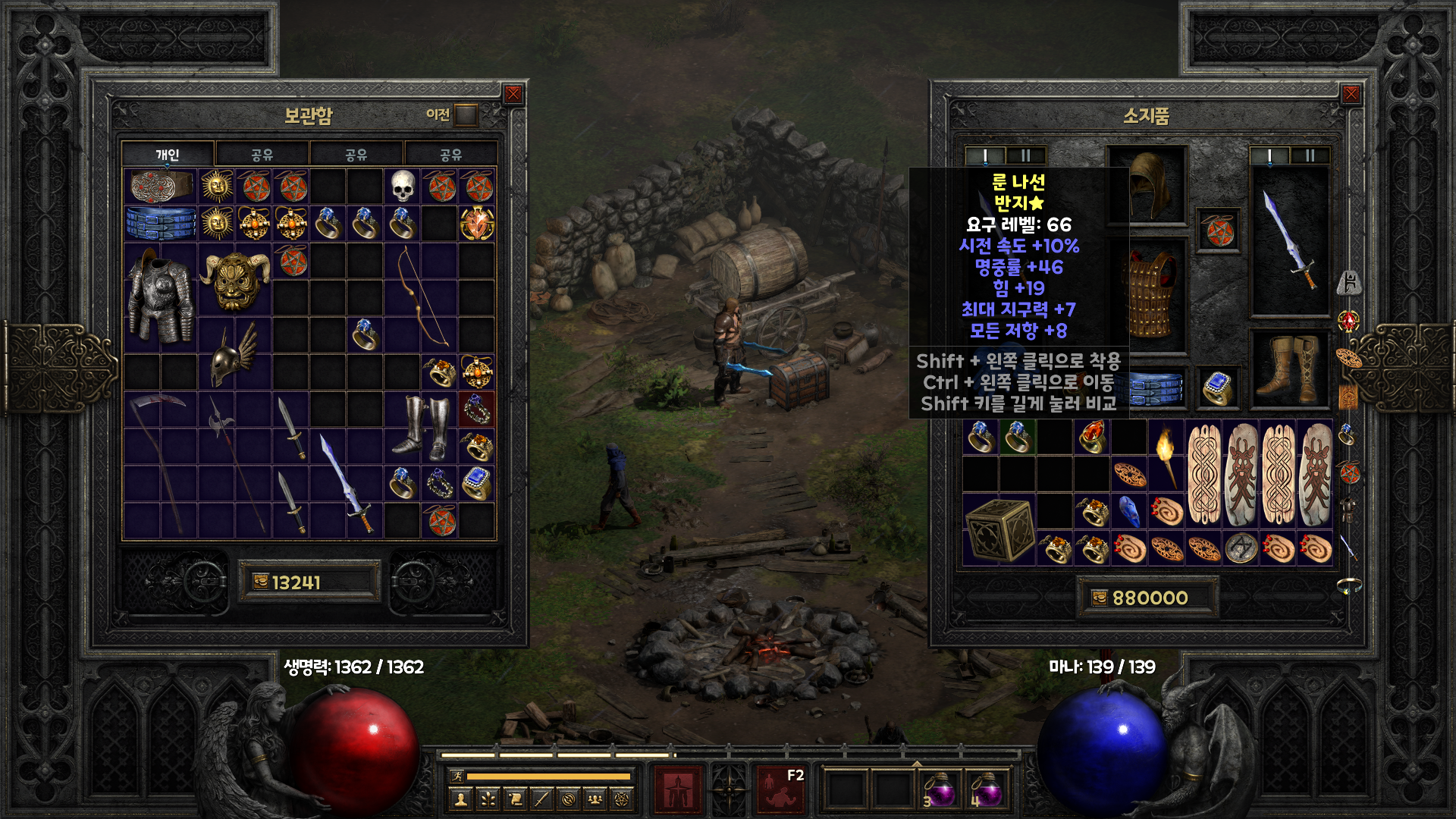This screenshot has height=819, width=1456.
Task: Use the purple potion in belt slot 3
Action: 941,790
